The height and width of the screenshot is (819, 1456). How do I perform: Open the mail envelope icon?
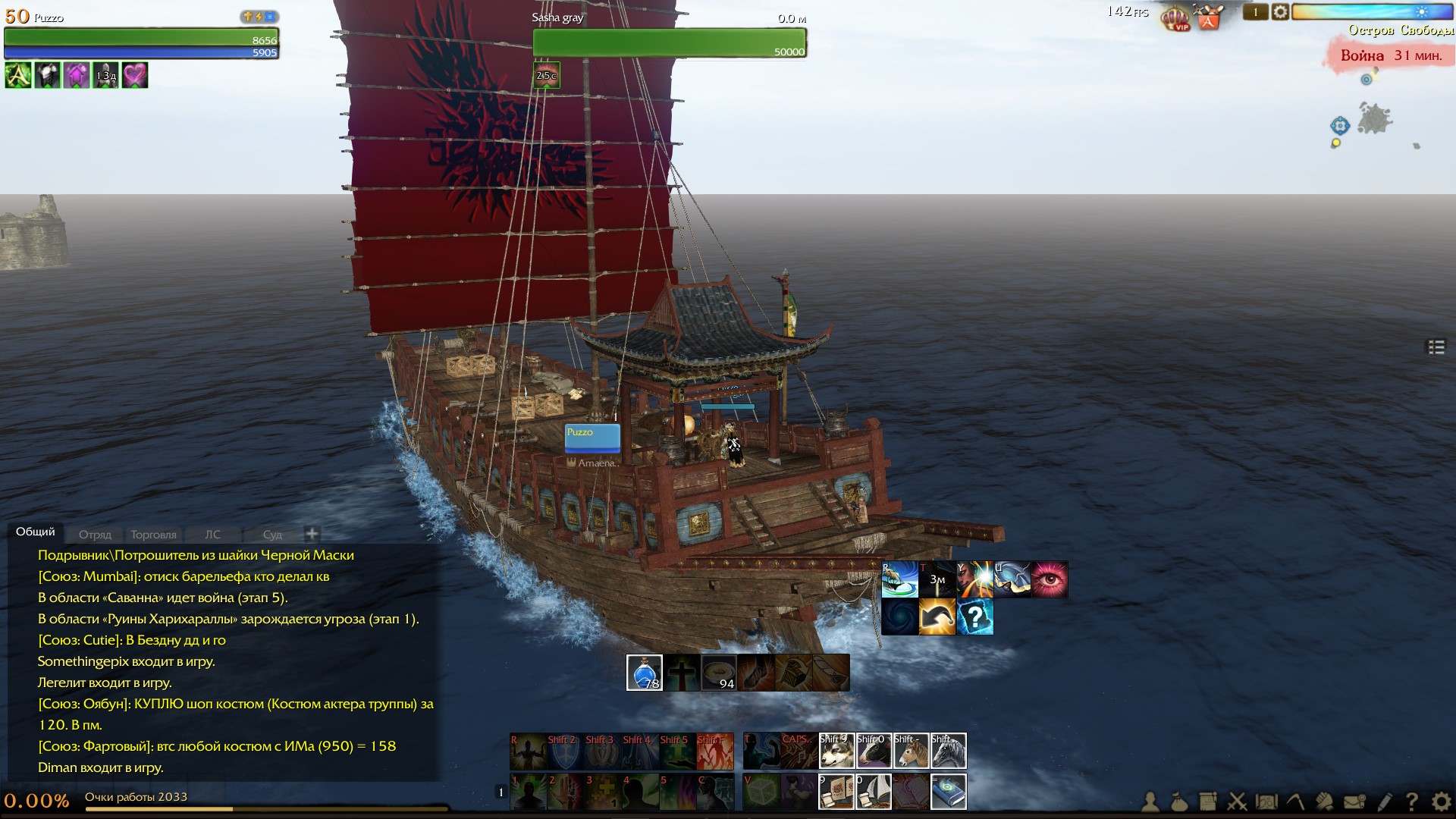click(1354, 802)
